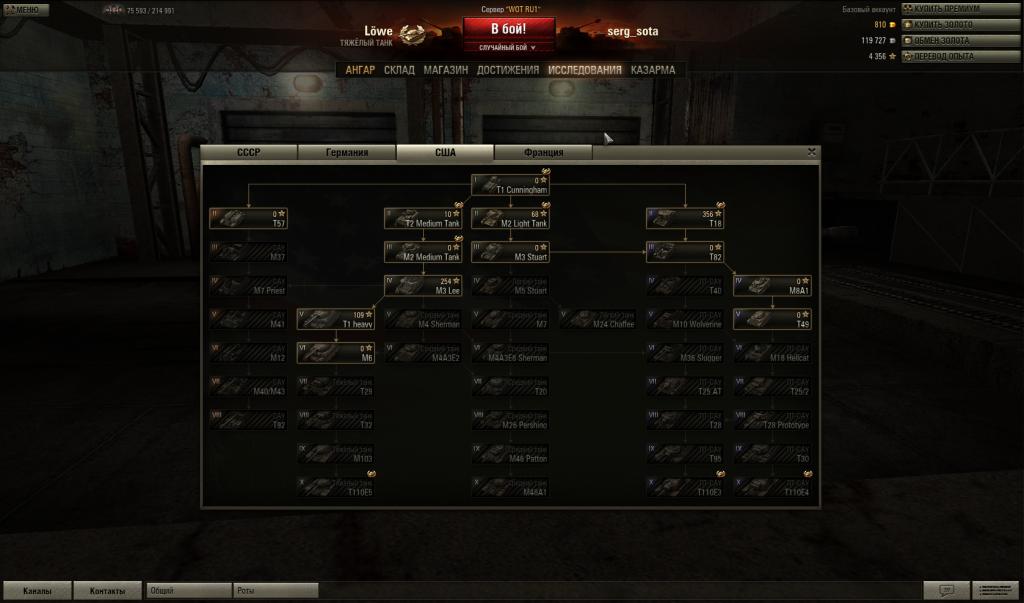Select the T1 Cunningham tank node
The width and height of the screenshot is (1024, 603).
click(511, 185)
